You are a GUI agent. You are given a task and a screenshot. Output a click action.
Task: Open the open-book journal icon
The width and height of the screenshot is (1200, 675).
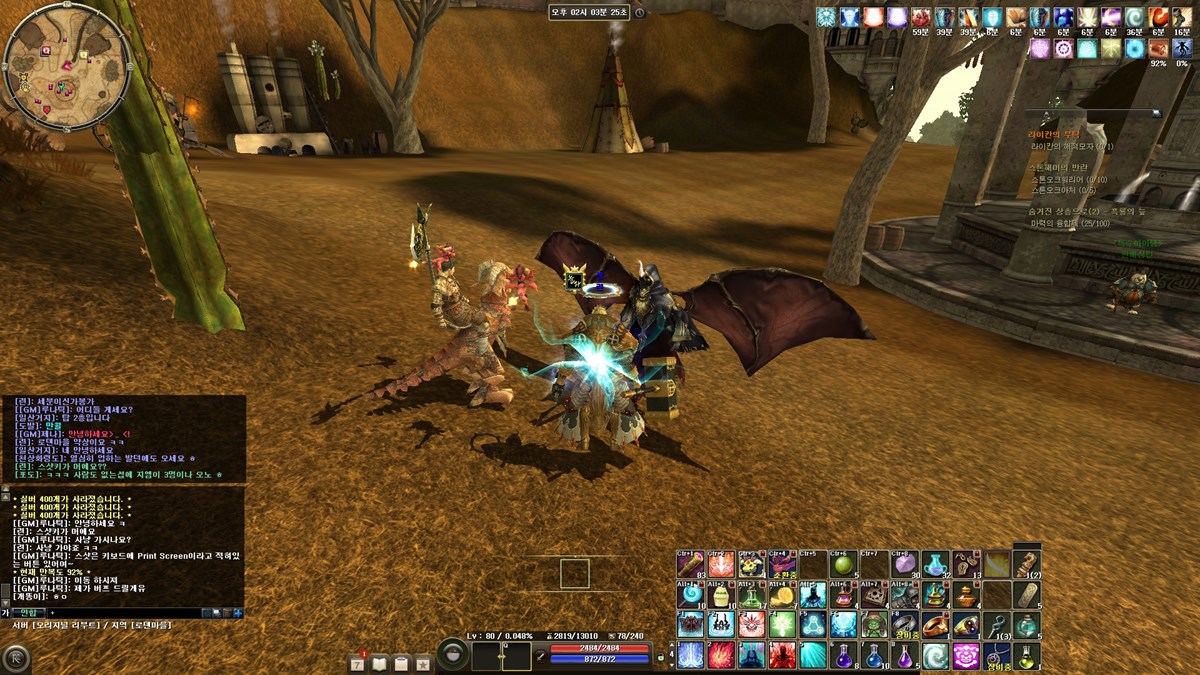pos(381,663)
